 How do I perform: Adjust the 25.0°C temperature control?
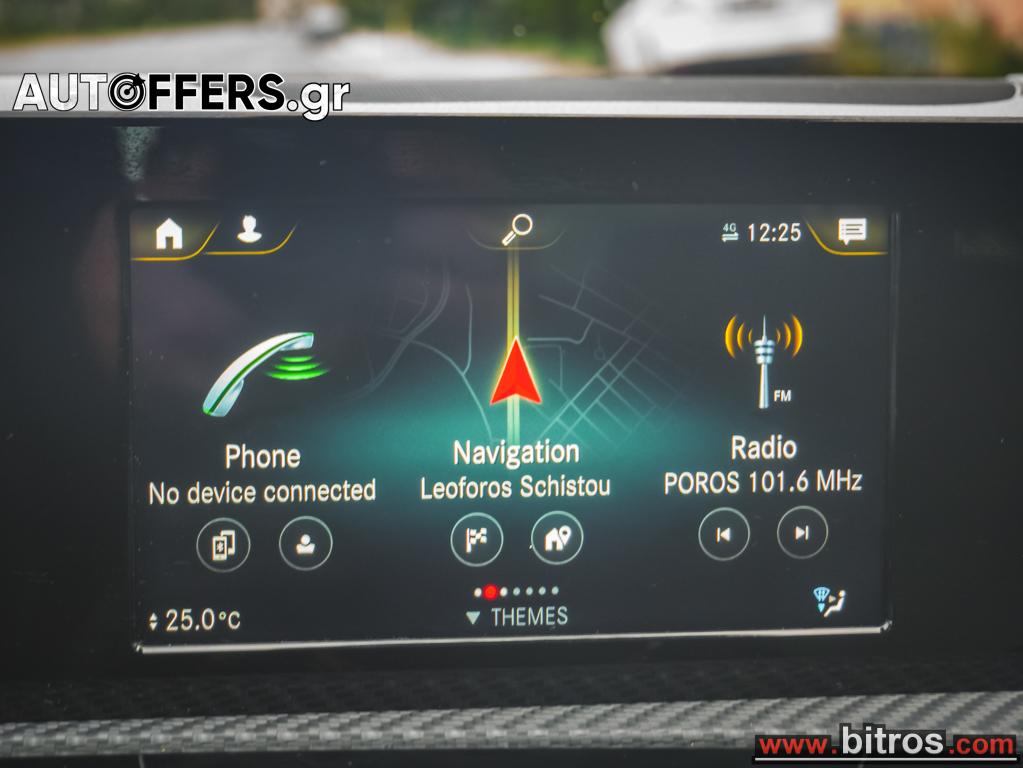[x=195, y=620]
